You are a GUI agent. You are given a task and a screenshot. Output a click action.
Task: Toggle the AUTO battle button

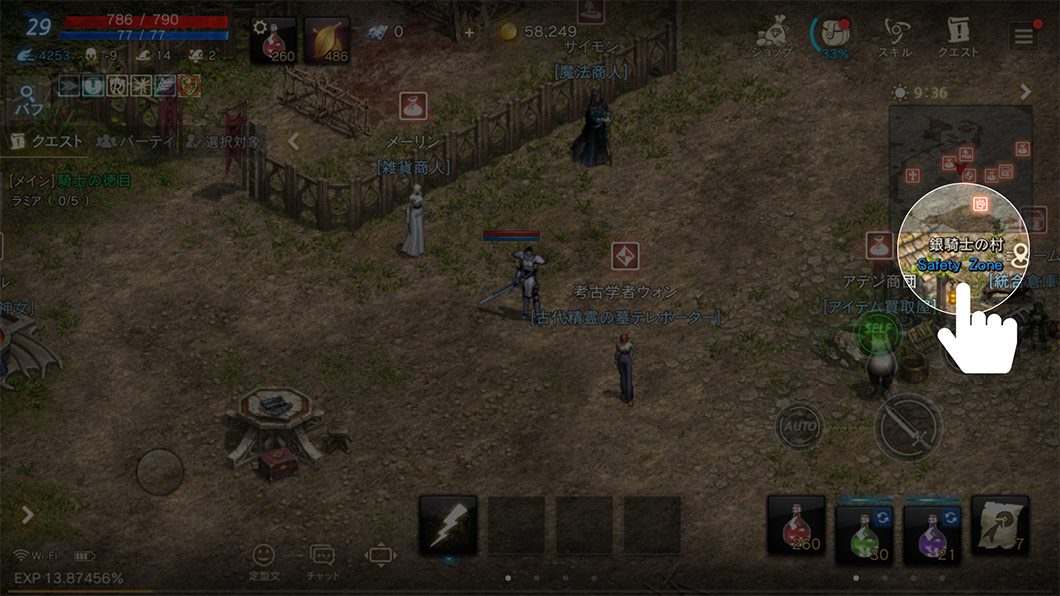click(800, 427)
